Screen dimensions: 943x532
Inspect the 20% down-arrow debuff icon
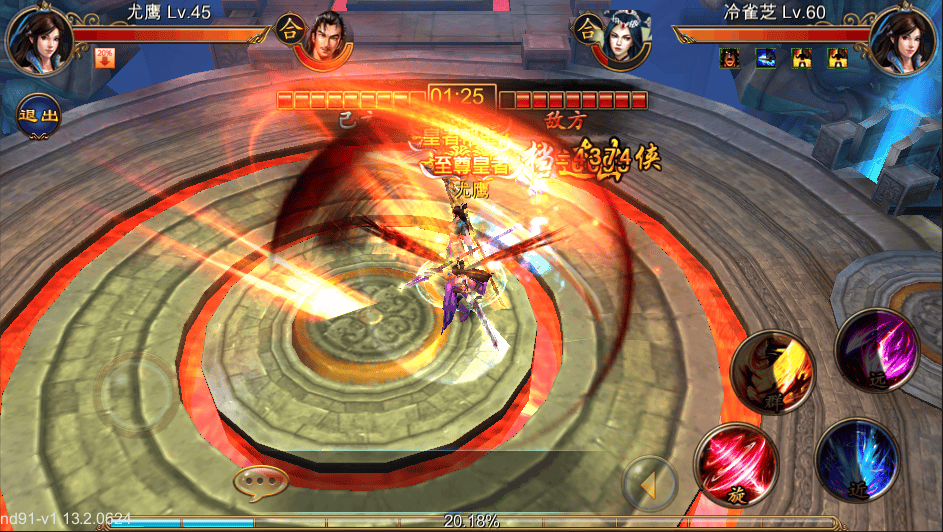(x=103, y=58)
